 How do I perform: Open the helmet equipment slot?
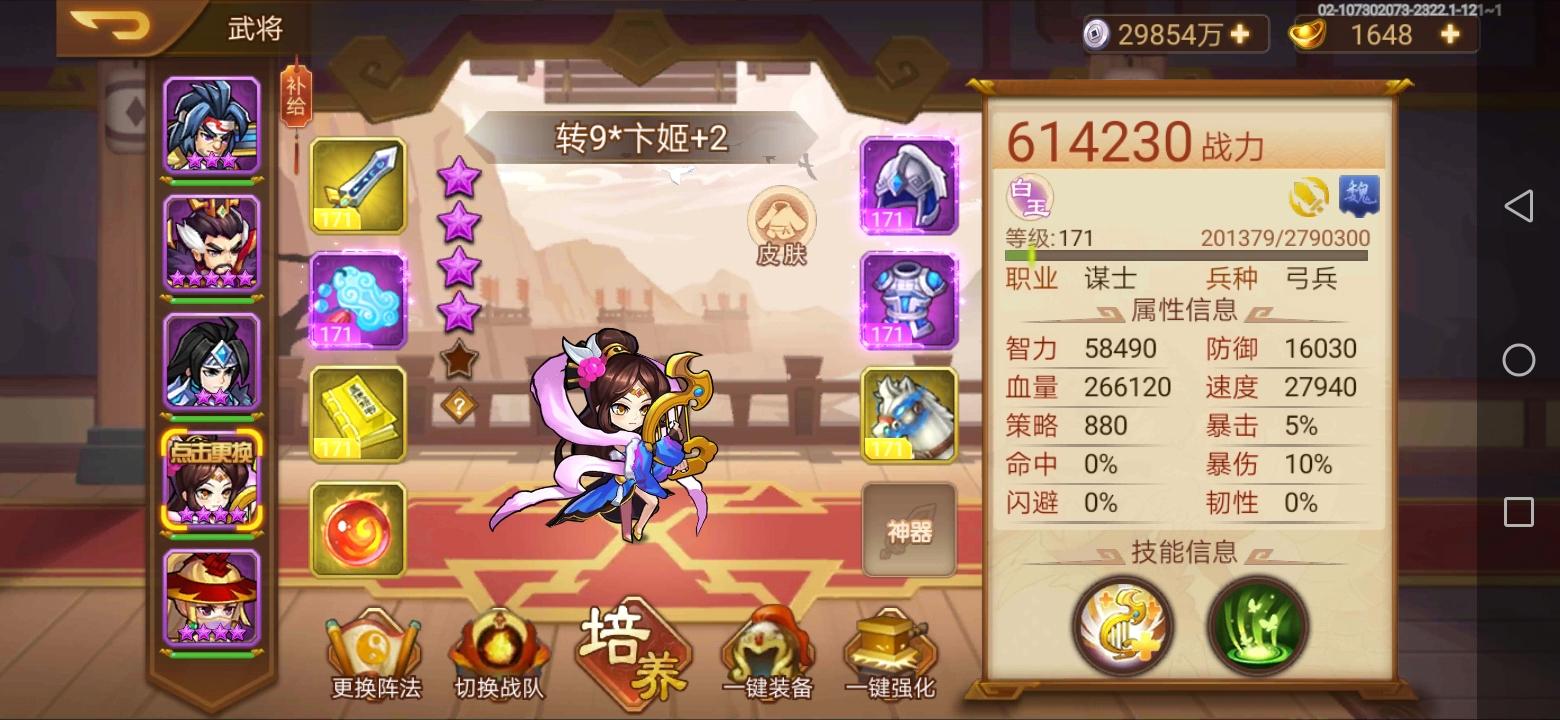pos(908,186)
